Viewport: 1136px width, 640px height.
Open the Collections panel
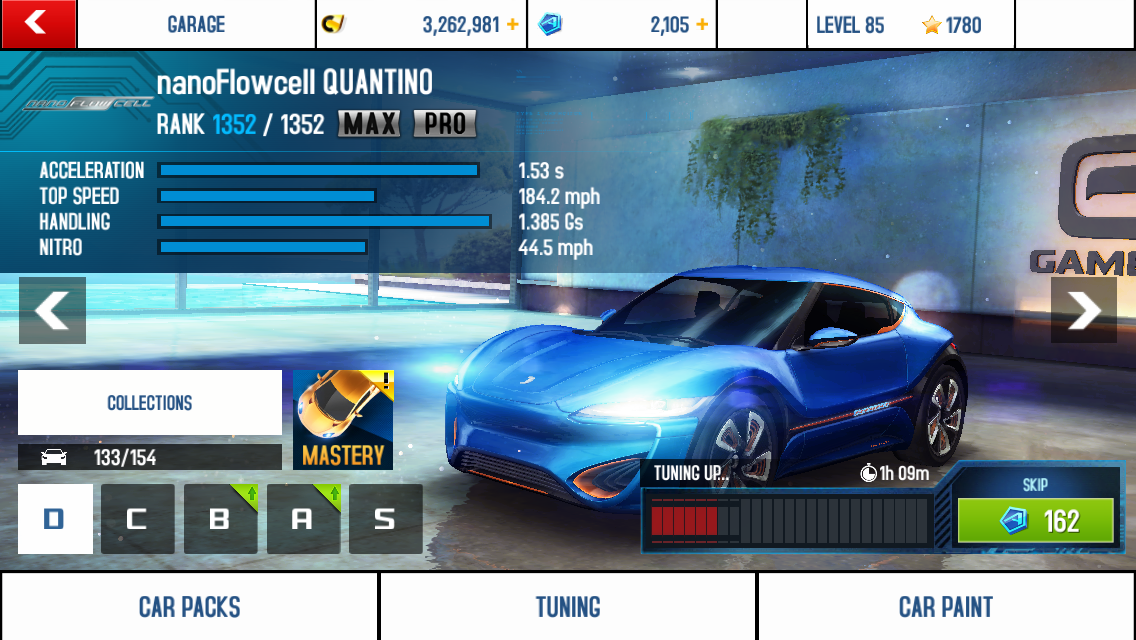(x=150, y=403)
